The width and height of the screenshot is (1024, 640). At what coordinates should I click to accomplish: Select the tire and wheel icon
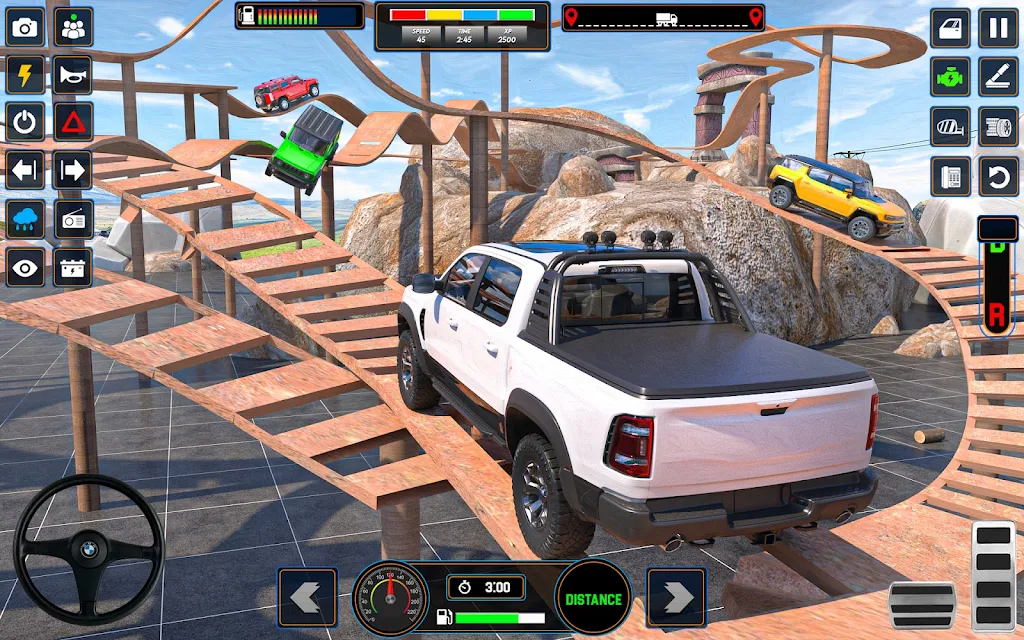point(998,126)
